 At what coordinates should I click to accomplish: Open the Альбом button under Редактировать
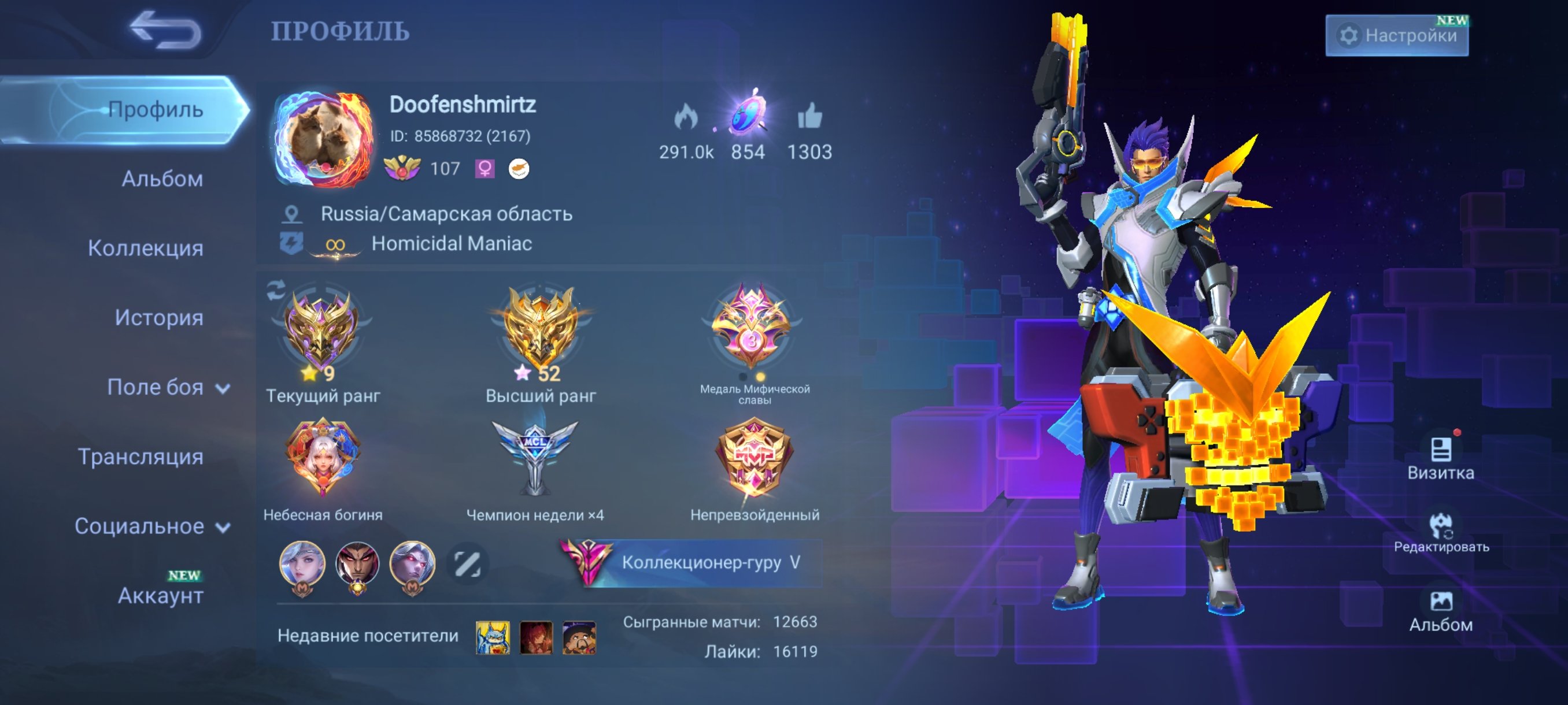1441,610
